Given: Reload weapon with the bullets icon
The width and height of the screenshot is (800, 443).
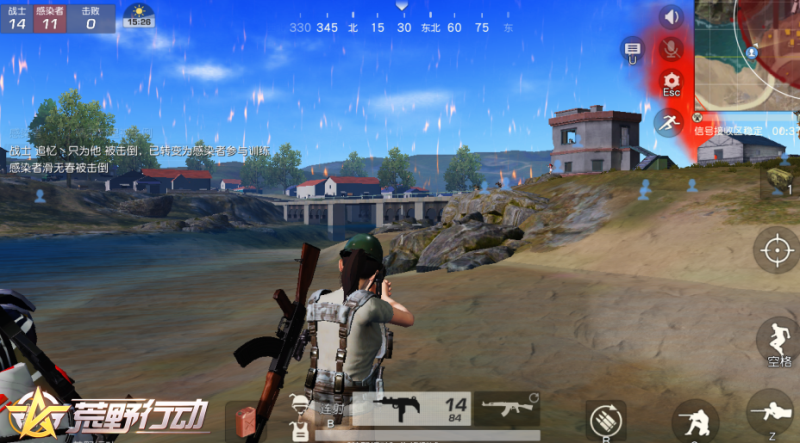Looking at the screenshot, I should tap(606, 420).
